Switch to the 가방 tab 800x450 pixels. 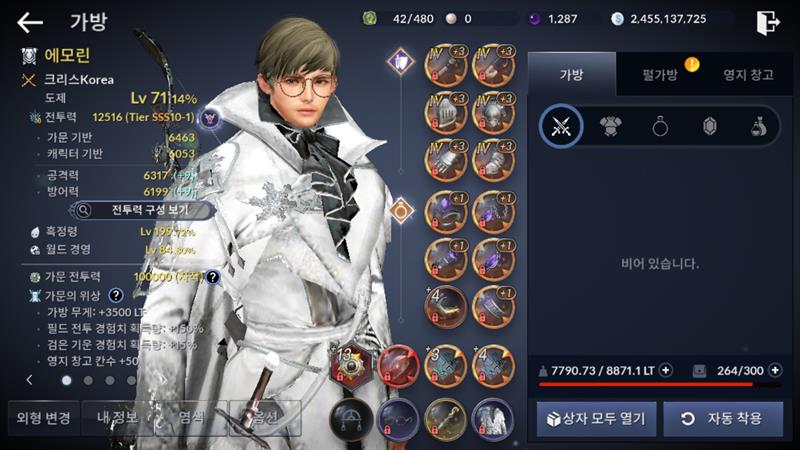572,75
